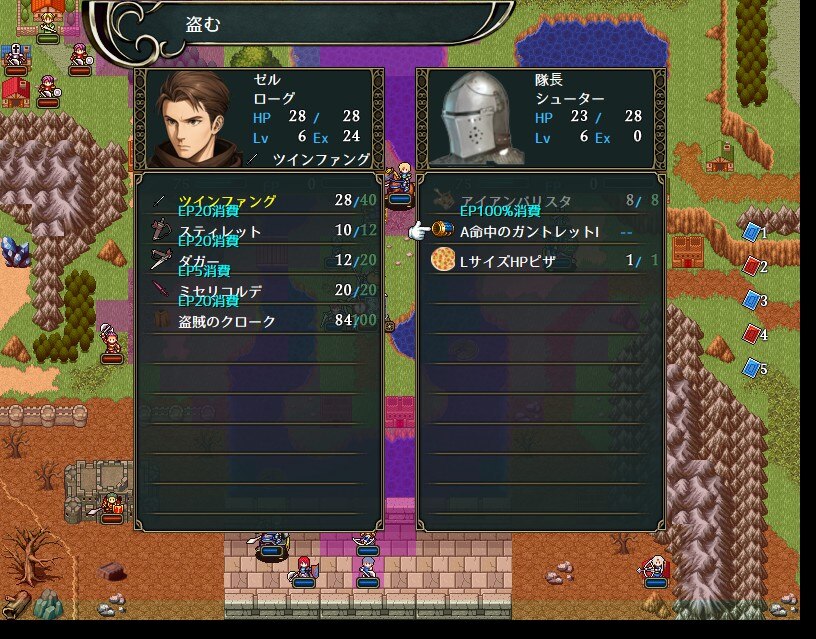
Task: Select A命中のガントレットI to steal
Action: pyautogui.click(x=530, y=232)
